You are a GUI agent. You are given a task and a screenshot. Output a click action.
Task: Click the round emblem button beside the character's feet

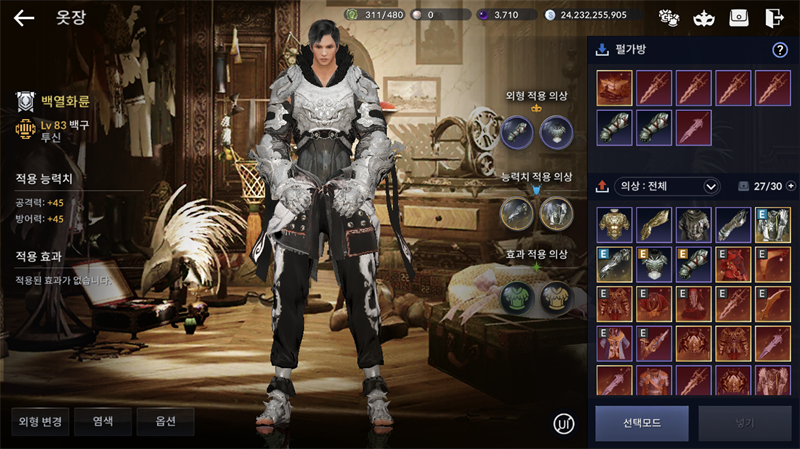click(564, 423)
